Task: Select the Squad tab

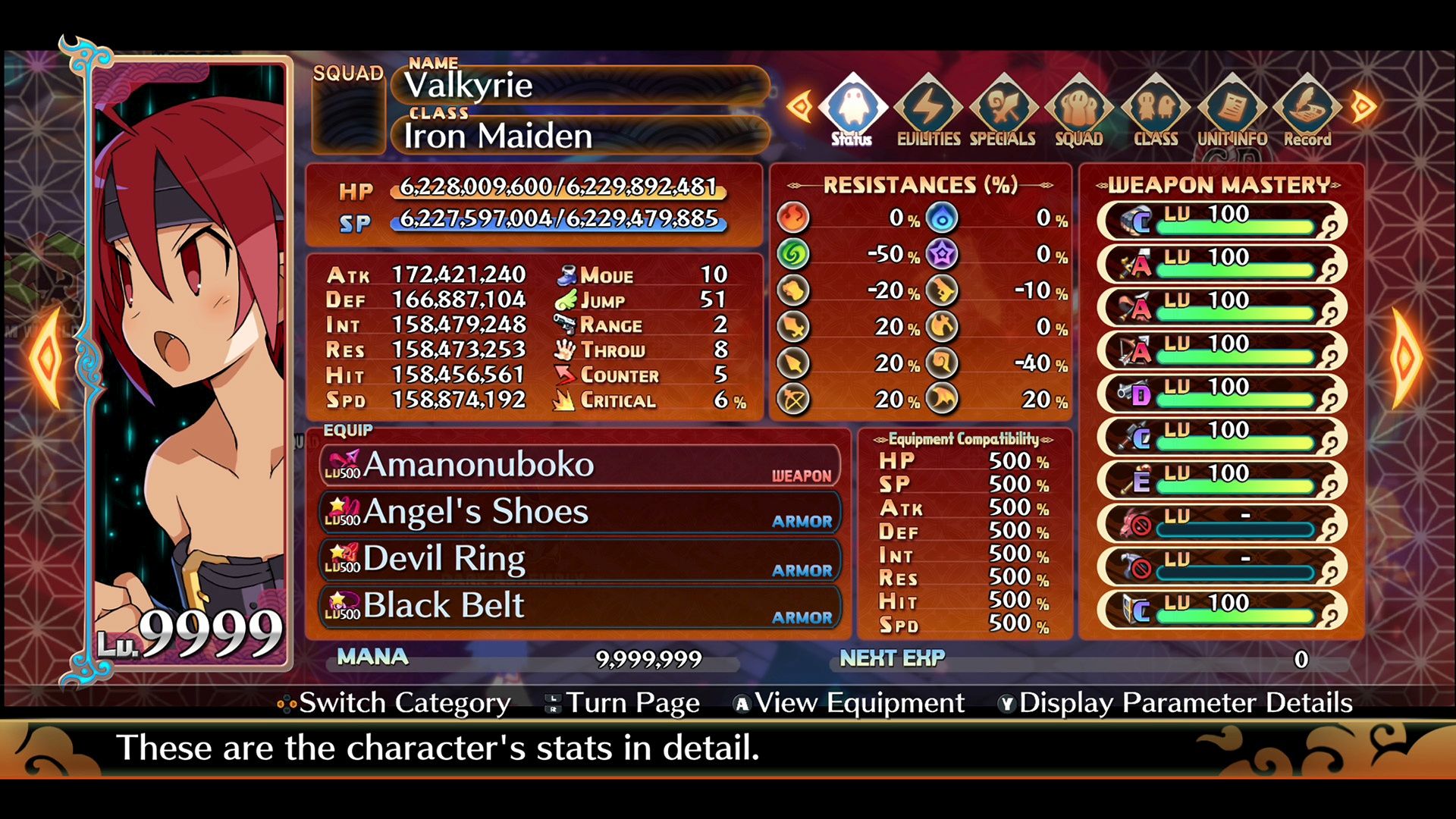Action: [x=1078, y=112]
